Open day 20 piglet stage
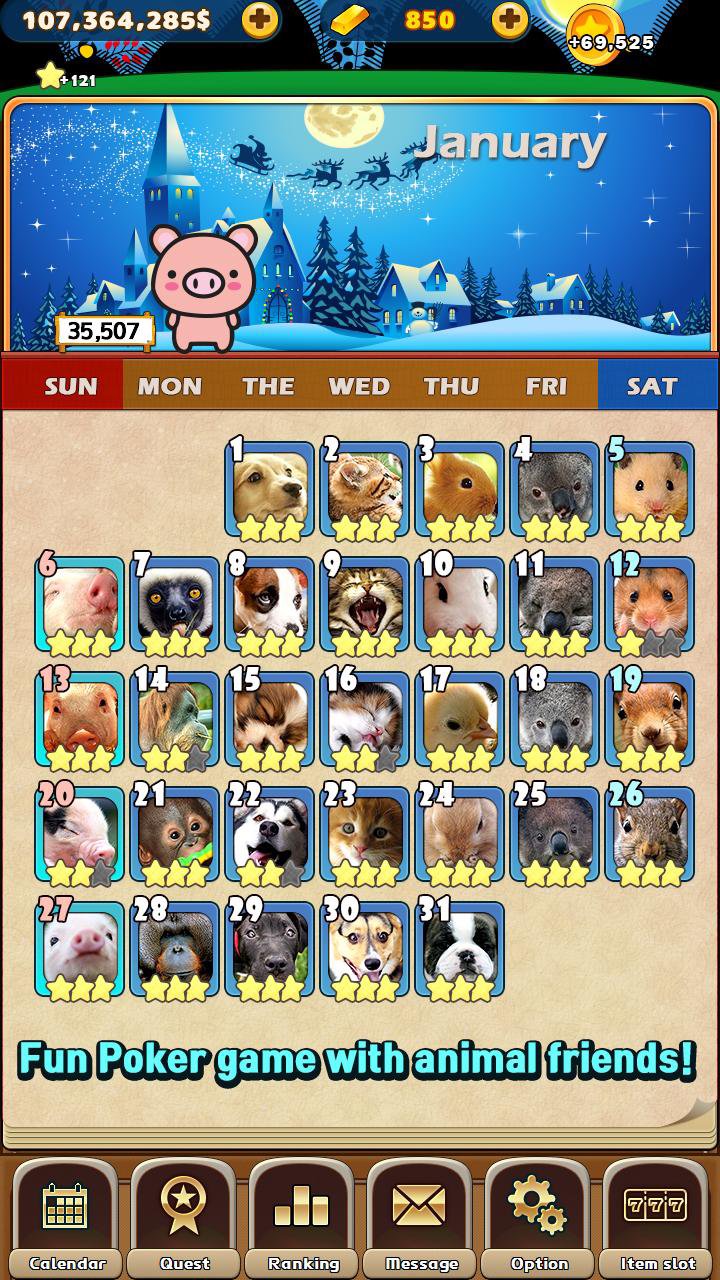 tap(79, 835)
